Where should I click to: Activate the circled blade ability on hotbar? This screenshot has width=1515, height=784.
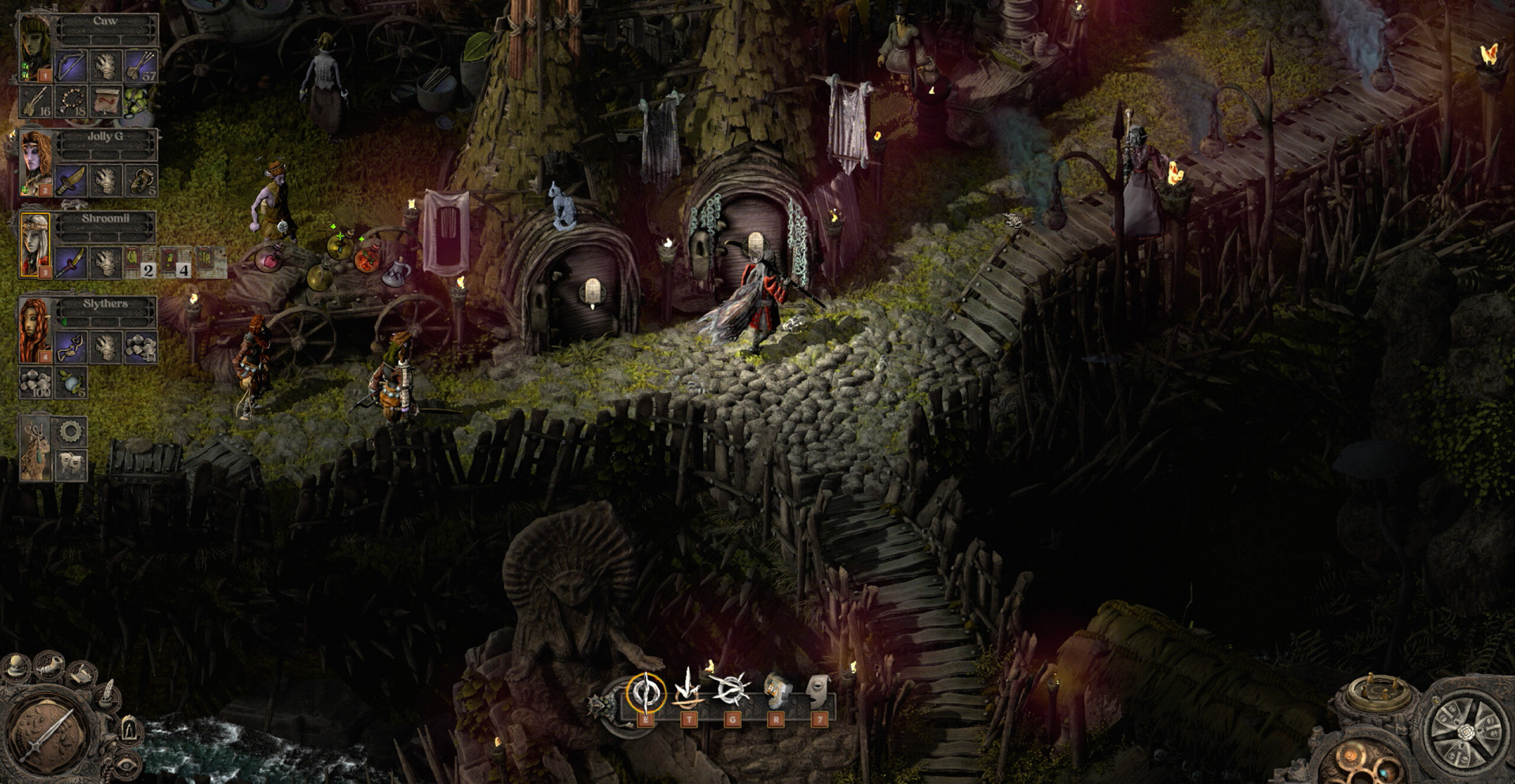click(x=645, y=693)
